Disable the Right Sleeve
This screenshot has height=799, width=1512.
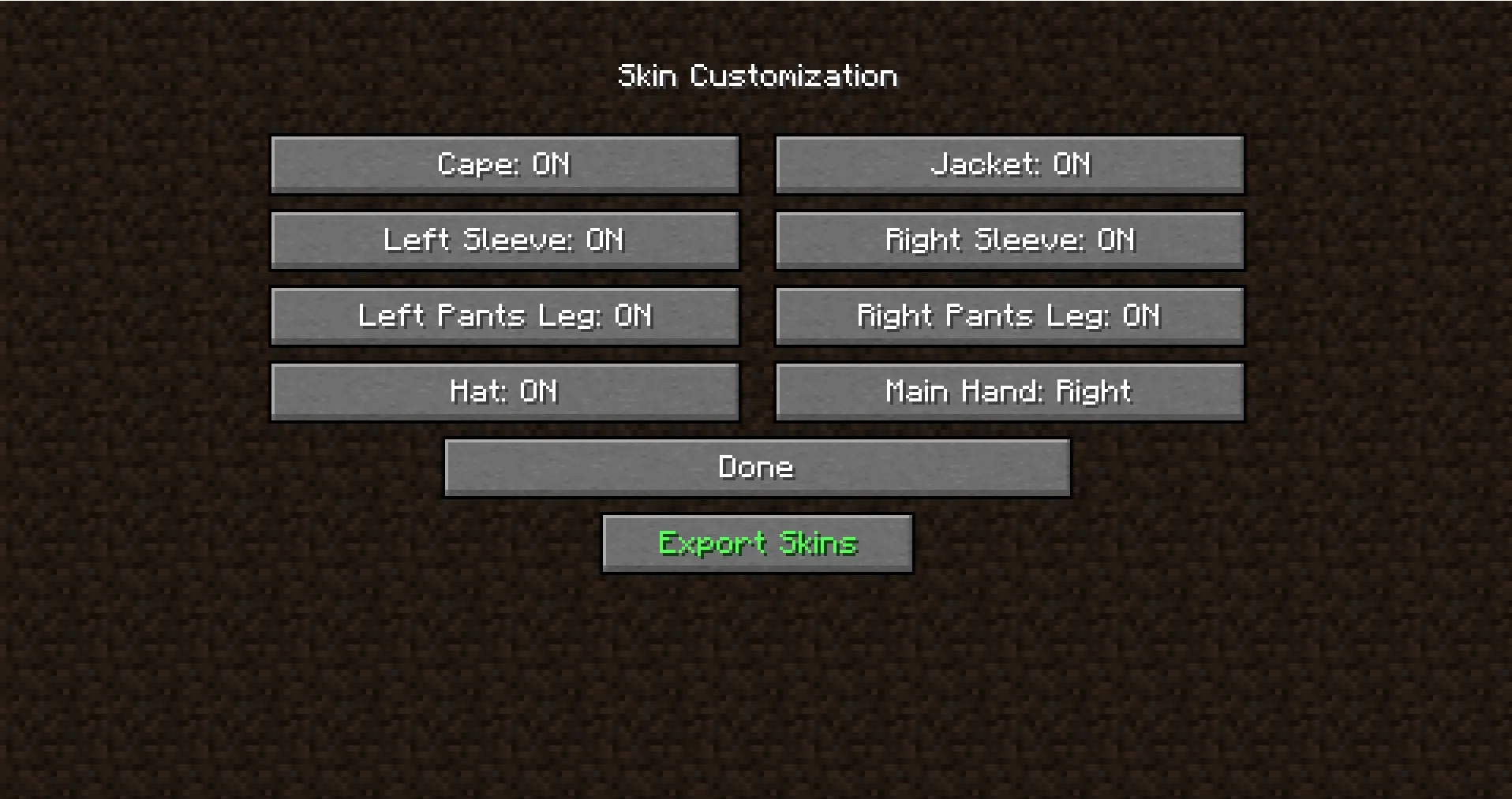click(x=1009, y=241)
